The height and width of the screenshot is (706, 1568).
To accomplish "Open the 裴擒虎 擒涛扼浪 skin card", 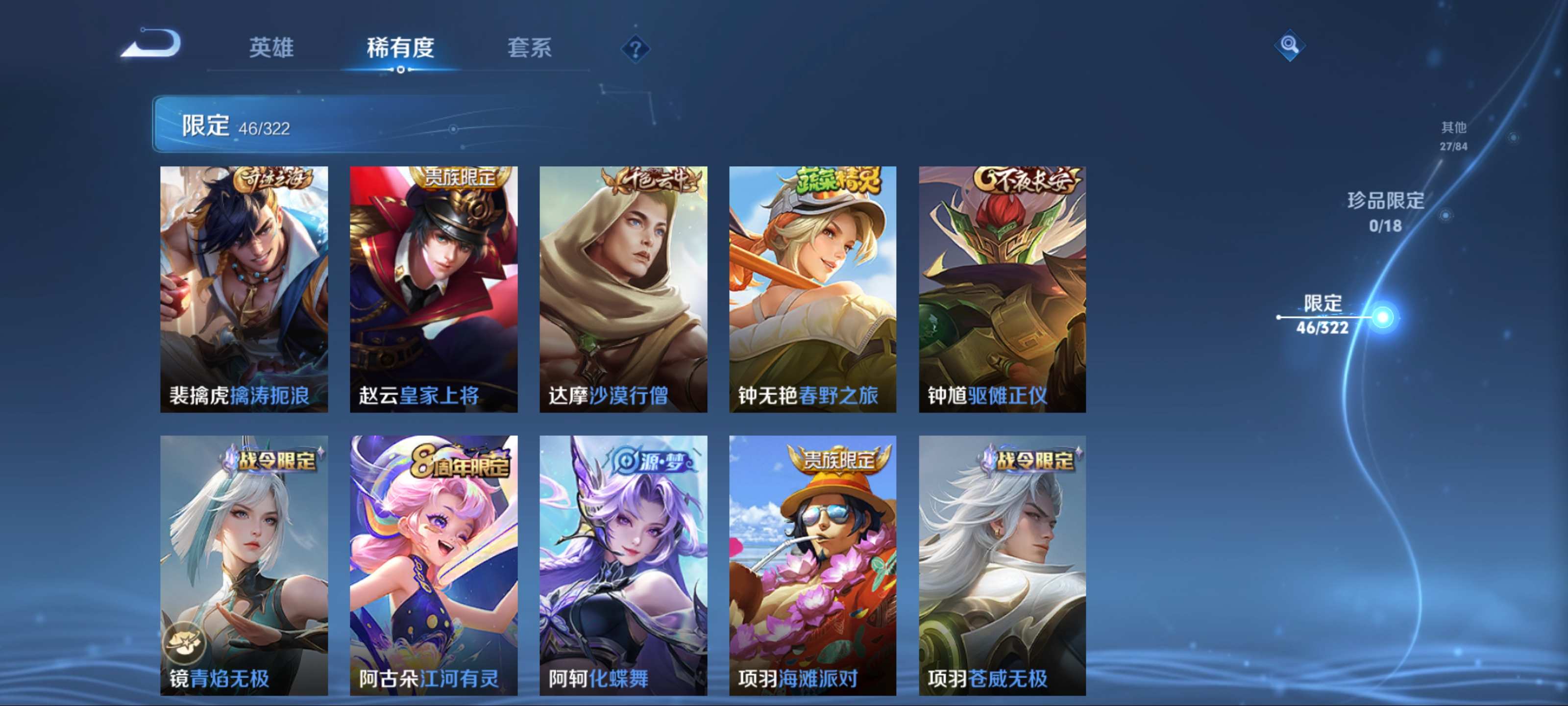I will pyautogui.click(x=244, y=289).
